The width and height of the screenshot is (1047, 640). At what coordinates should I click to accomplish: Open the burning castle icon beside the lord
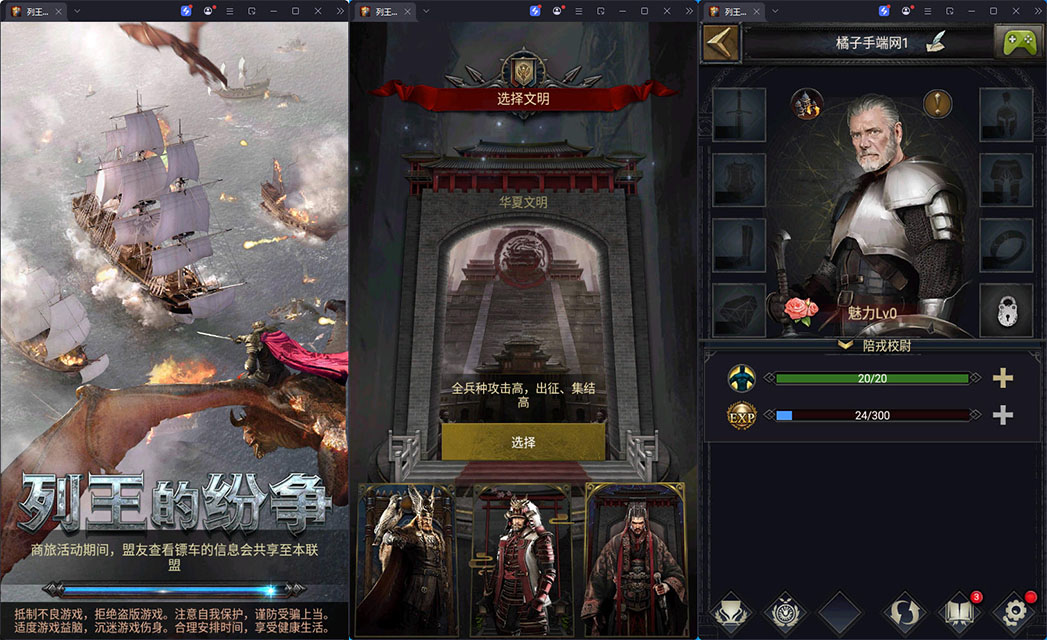point(806,103)
